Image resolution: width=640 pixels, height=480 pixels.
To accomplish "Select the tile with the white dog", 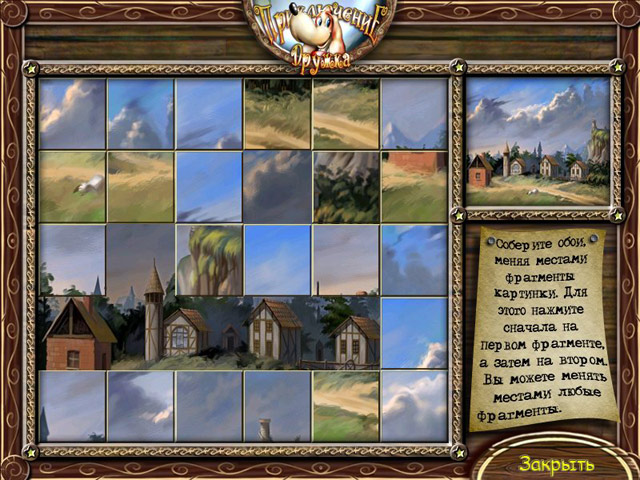I will (72, 186).
